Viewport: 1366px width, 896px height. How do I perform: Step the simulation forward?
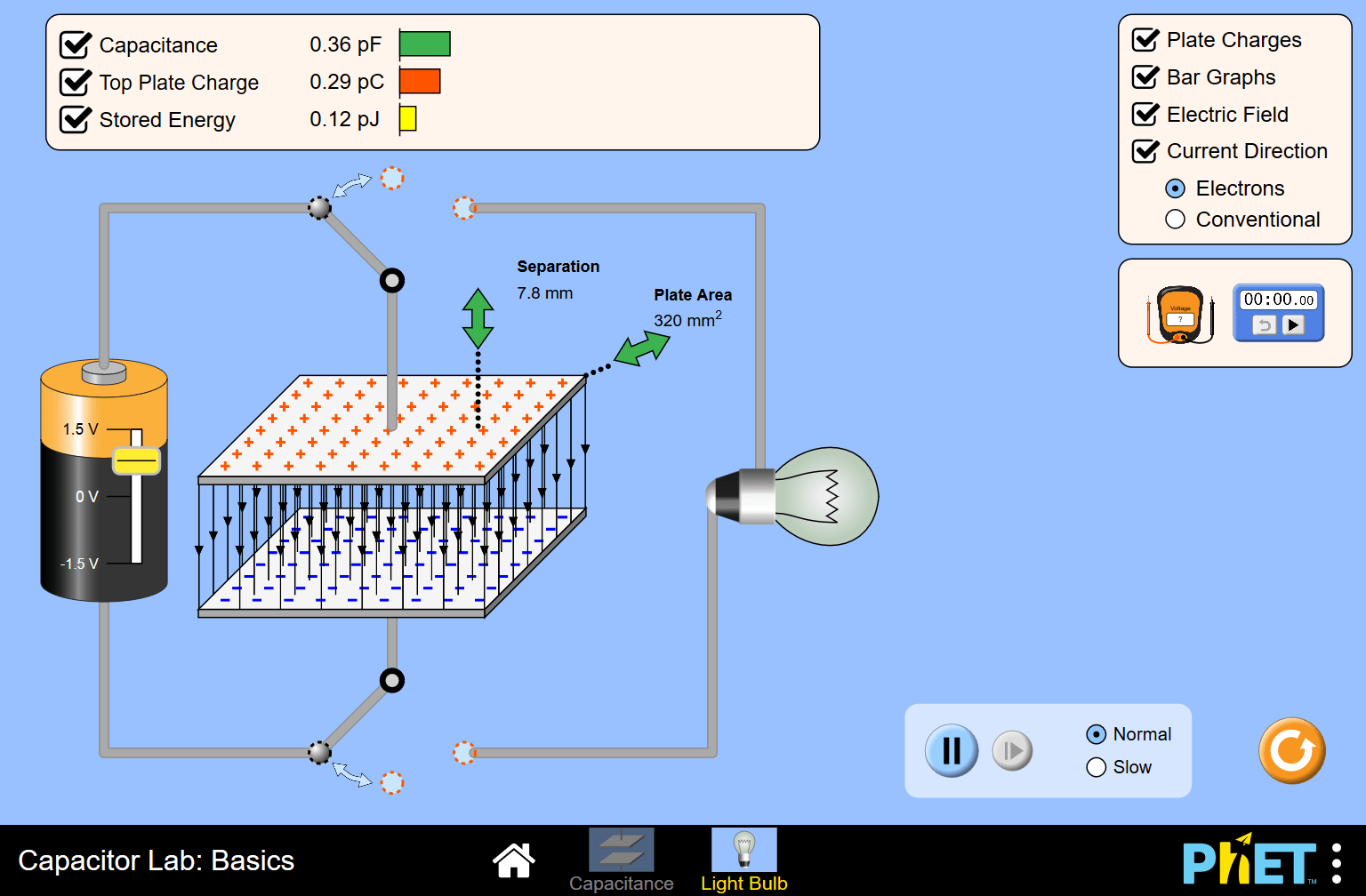pyautogui.click(x=1013, y=750)
